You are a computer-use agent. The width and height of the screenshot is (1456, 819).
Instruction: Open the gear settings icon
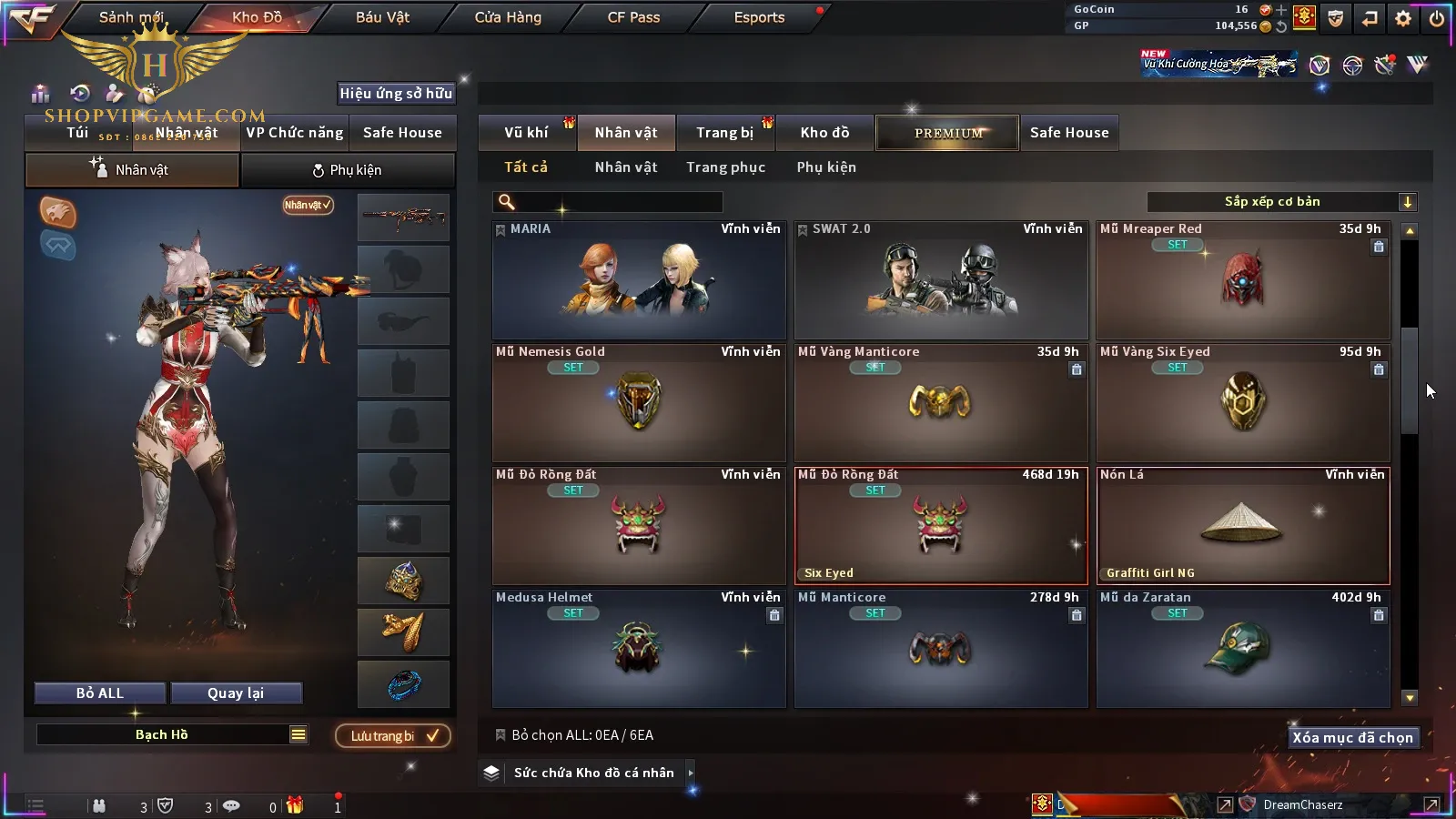[x=1403, y=18]
